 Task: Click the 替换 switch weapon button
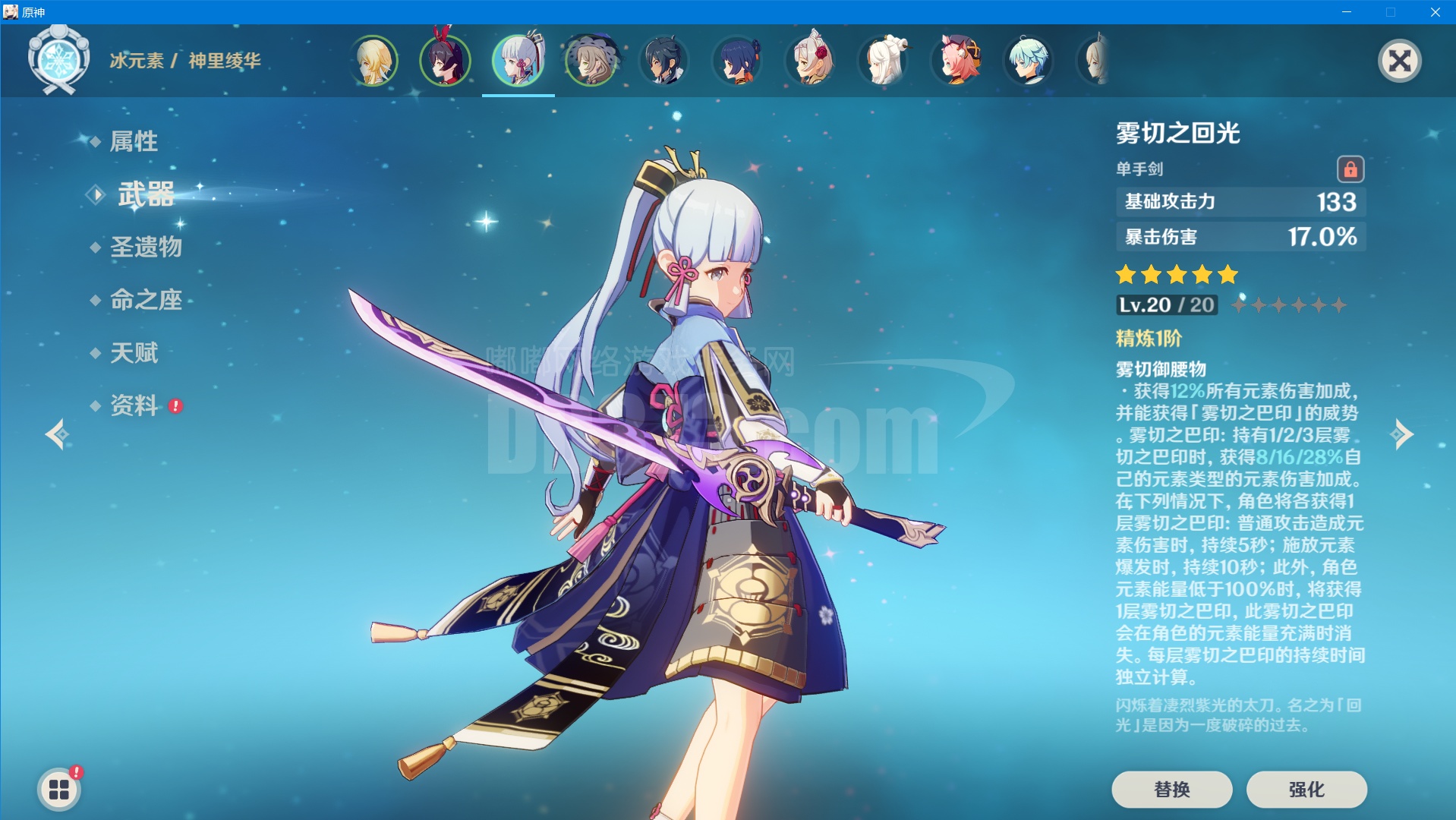[1171, 790]
